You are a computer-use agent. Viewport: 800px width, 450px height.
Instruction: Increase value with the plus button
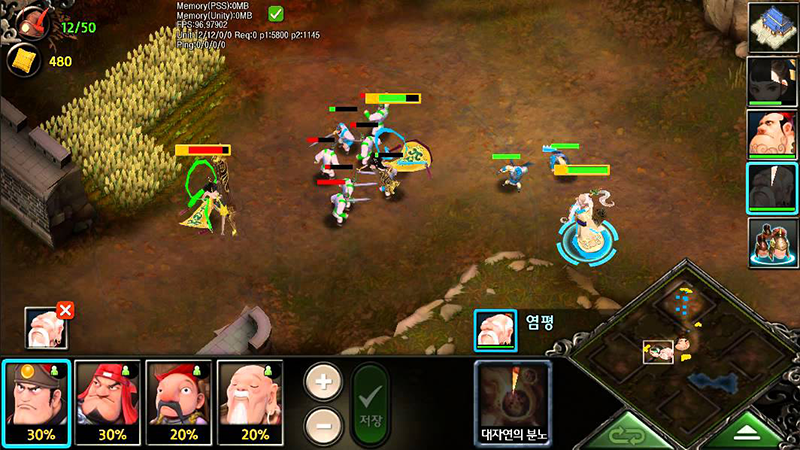click(x=321, y=382)
